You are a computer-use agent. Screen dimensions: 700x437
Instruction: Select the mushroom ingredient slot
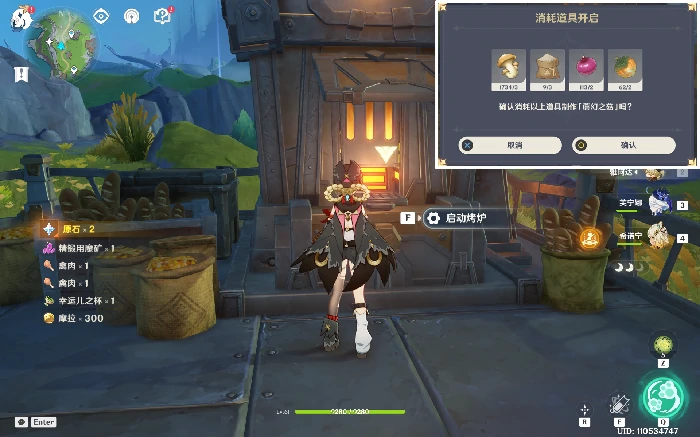(510, 67)
